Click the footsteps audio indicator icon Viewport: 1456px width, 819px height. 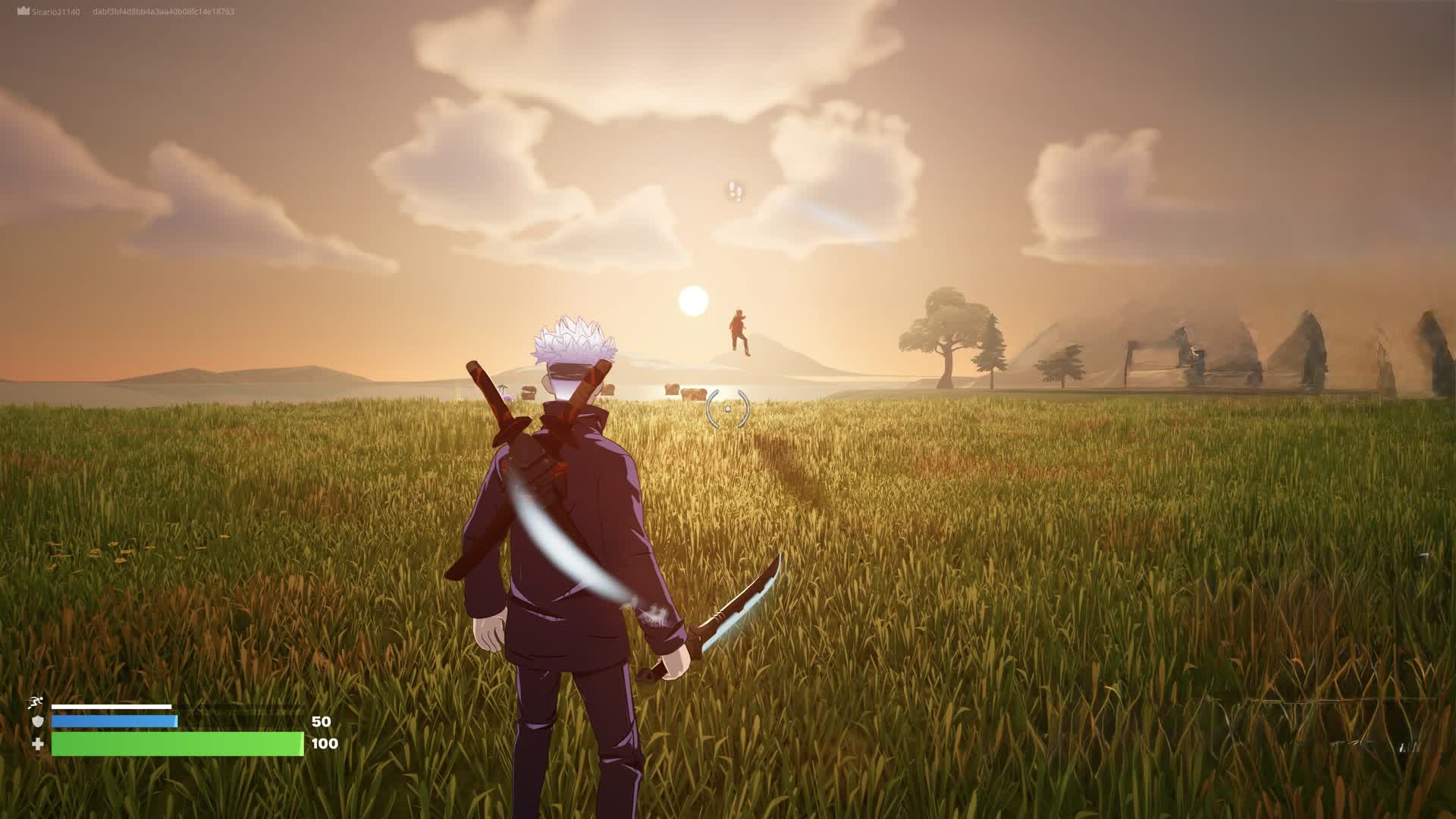click(735, 191)
